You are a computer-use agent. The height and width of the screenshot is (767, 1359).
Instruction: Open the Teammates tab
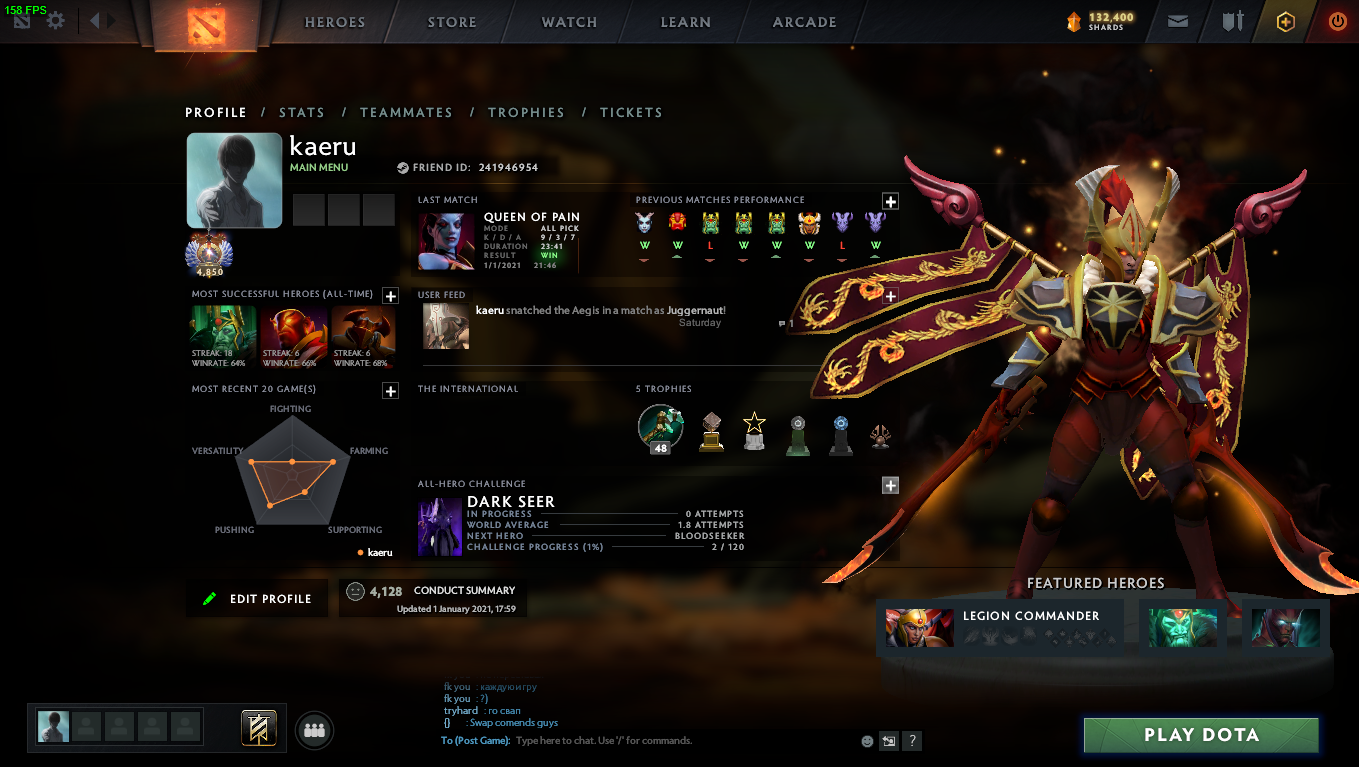click(406, 113)
